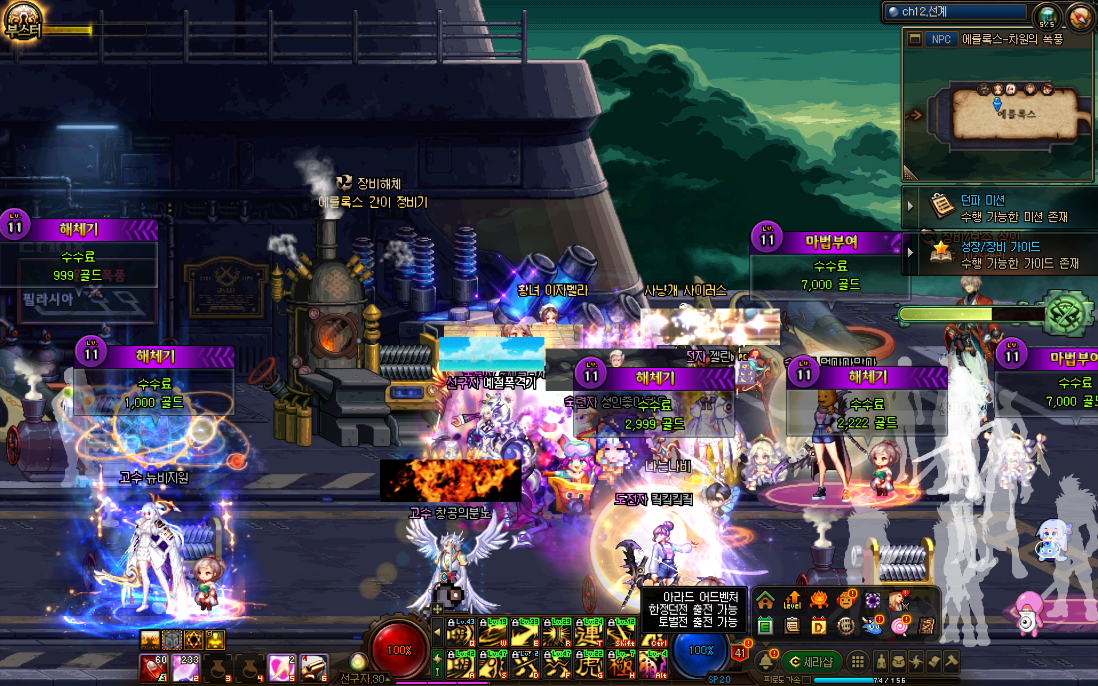Open the 세라샵 cera shop
Screen dimensions: 1098x686
pos(811,661)
